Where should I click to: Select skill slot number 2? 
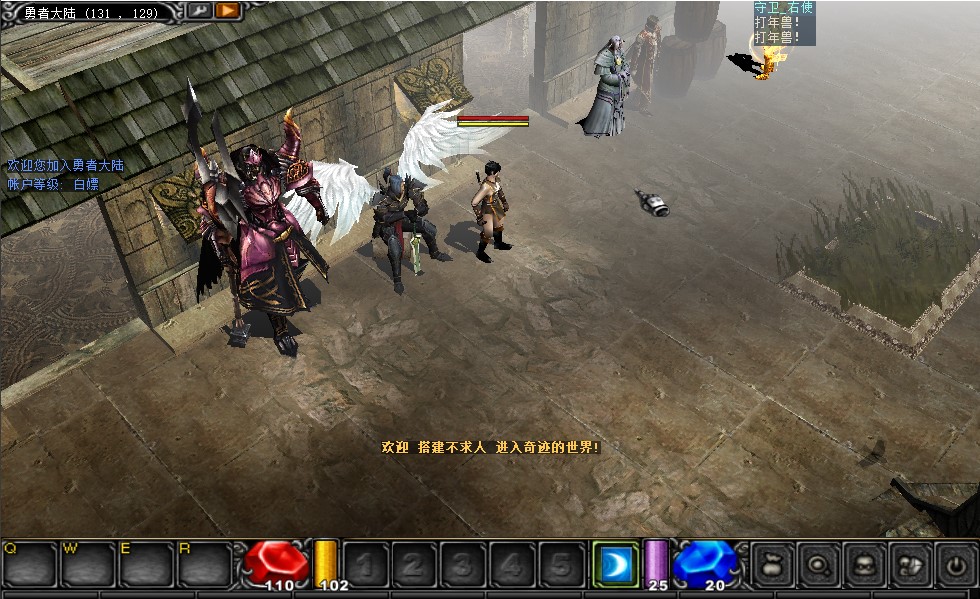coord(414,565)
